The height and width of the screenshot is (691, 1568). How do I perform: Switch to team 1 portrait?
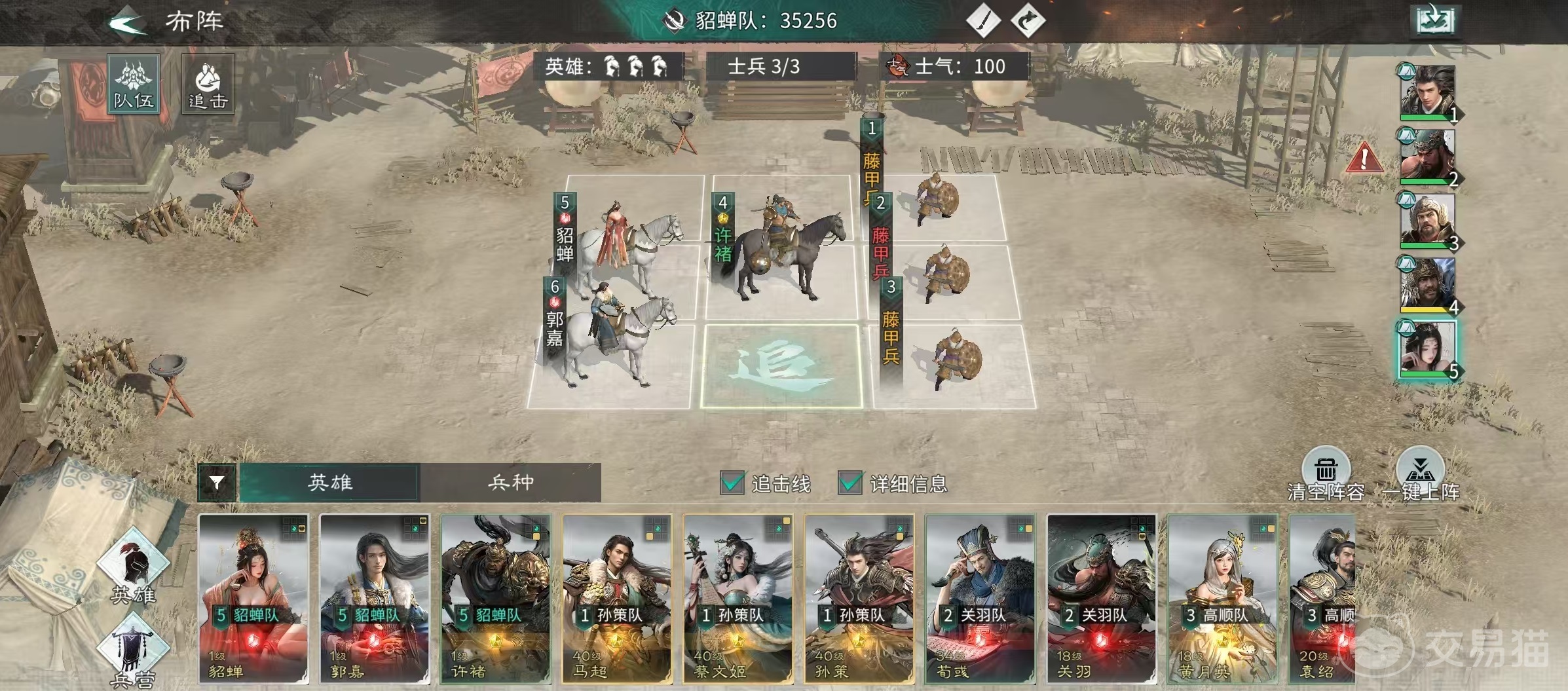click(x=1427, y=92)
